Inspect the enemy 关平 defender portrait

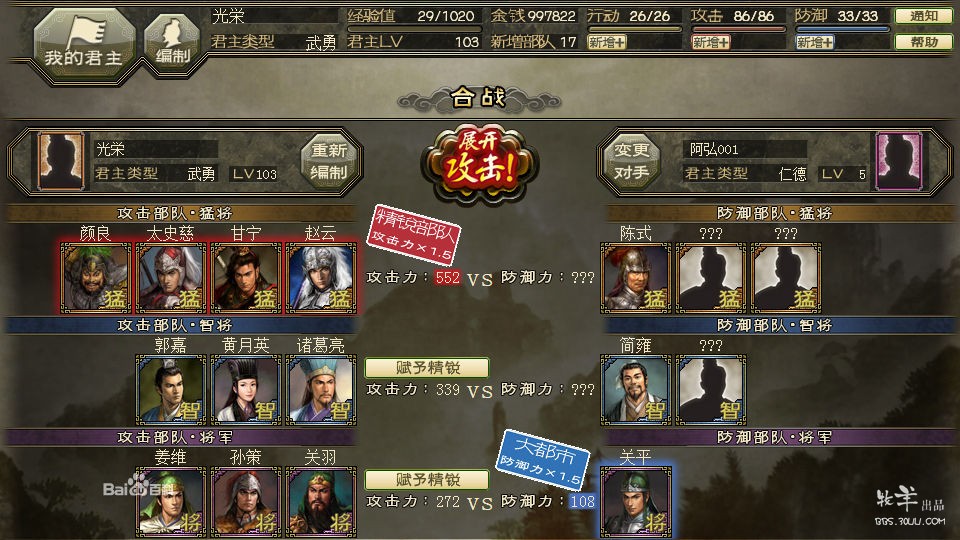click(x=636, y=500)
